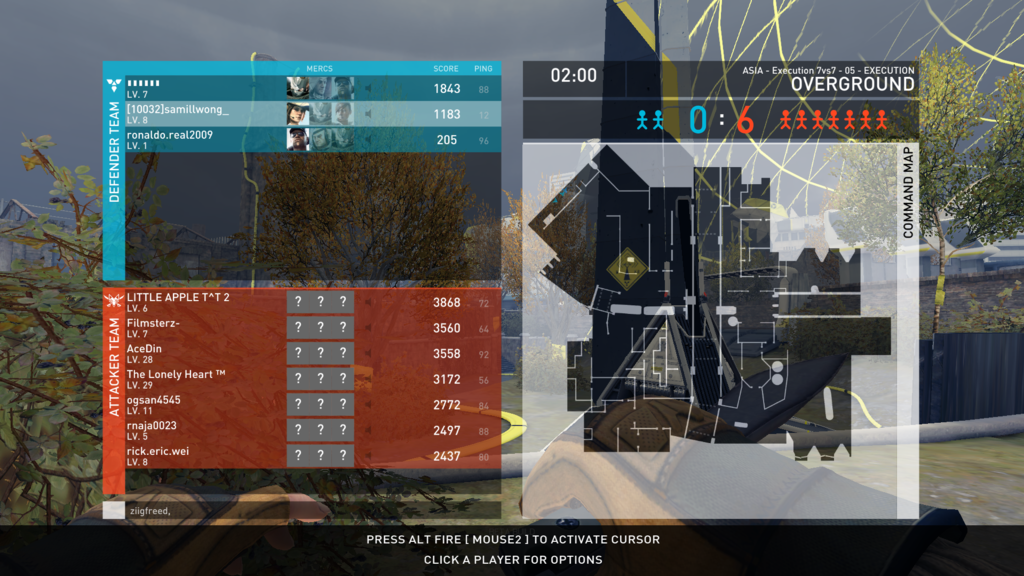The height and width of the screenshot is (576, 1024).
Task: Open options for player AceDin
Action: pos(145,353)
